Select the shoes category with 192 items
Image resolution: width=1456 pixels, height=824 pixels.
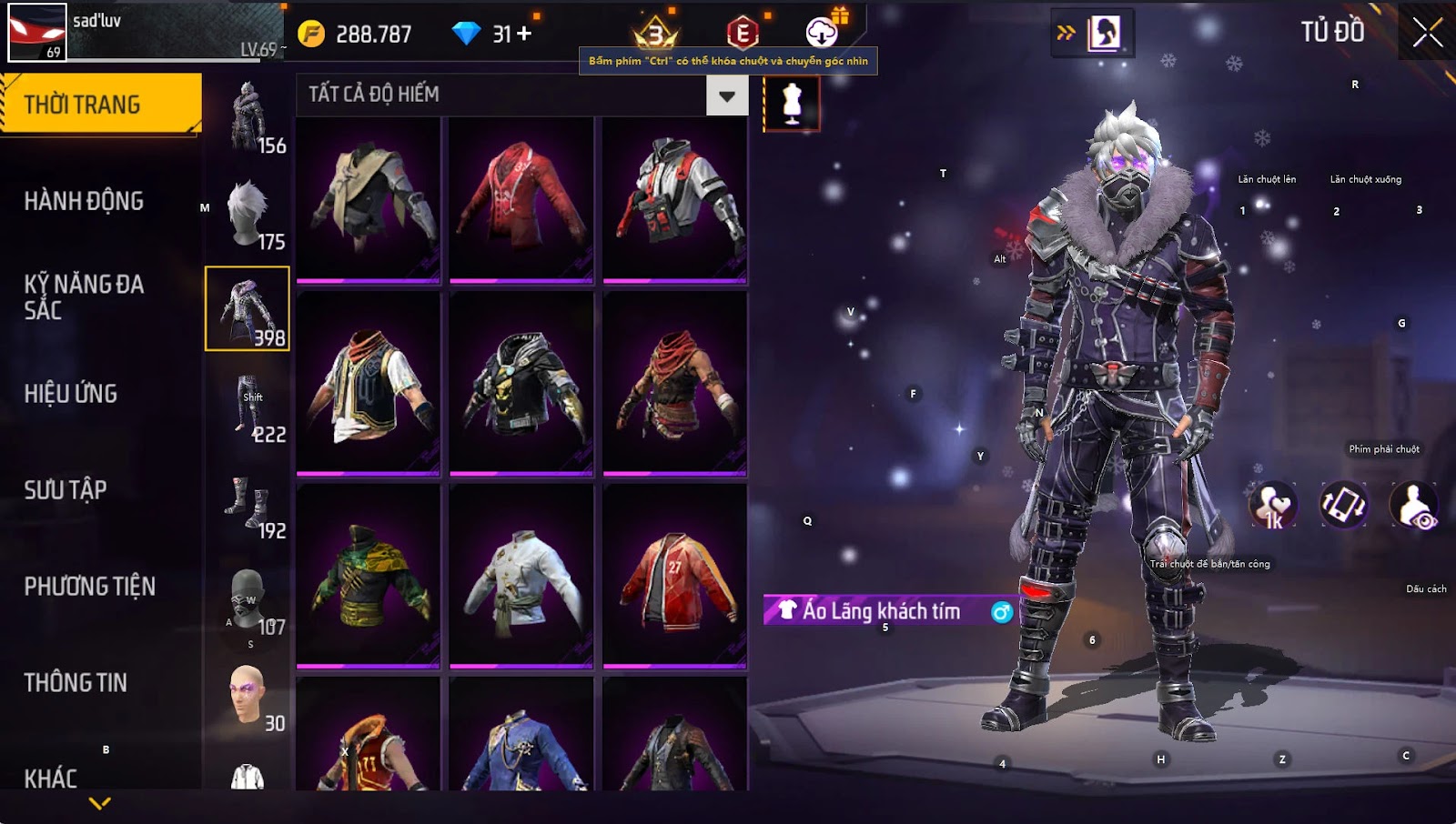(x=248, y=502)
